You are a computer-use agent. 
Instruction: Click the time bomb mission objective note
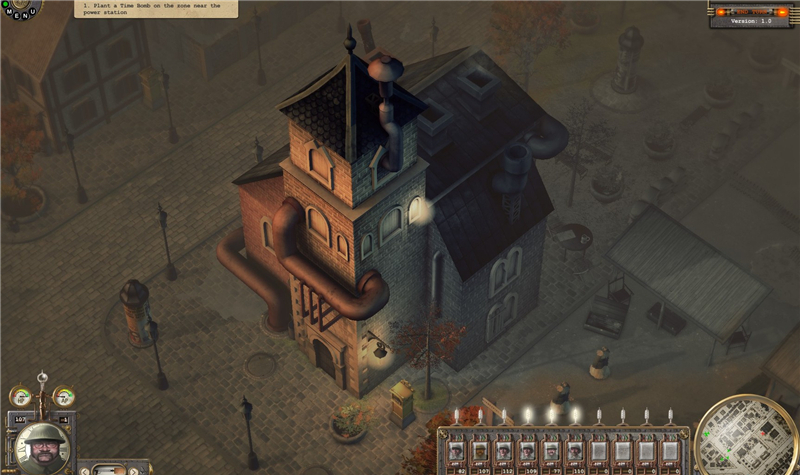click(x=156, y=9)
